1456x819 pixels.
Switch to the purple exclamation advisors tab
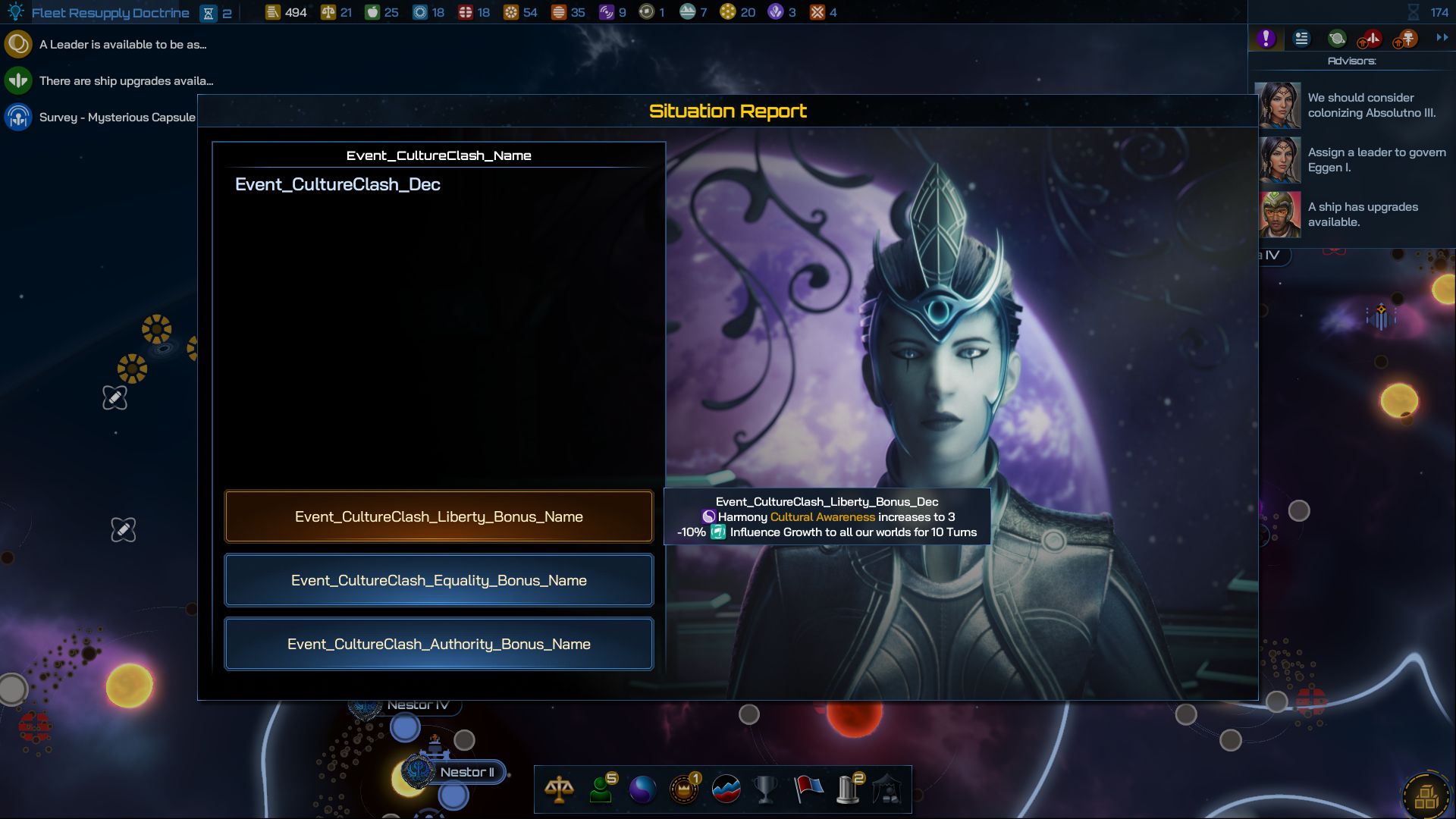[x=1266, y=38]
